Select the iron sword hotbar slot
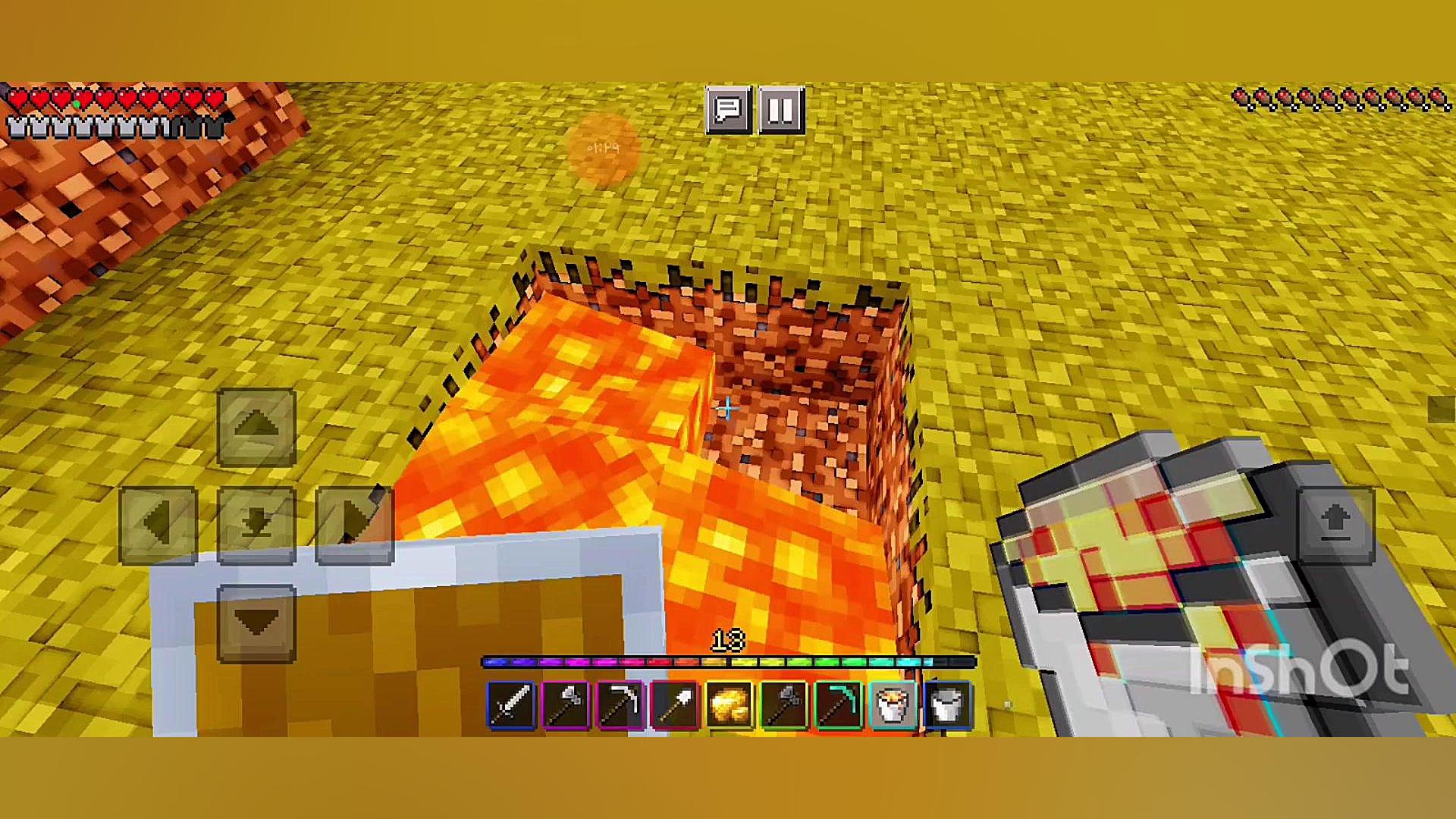Screen dimensions: 1456x819 point(511,705)
